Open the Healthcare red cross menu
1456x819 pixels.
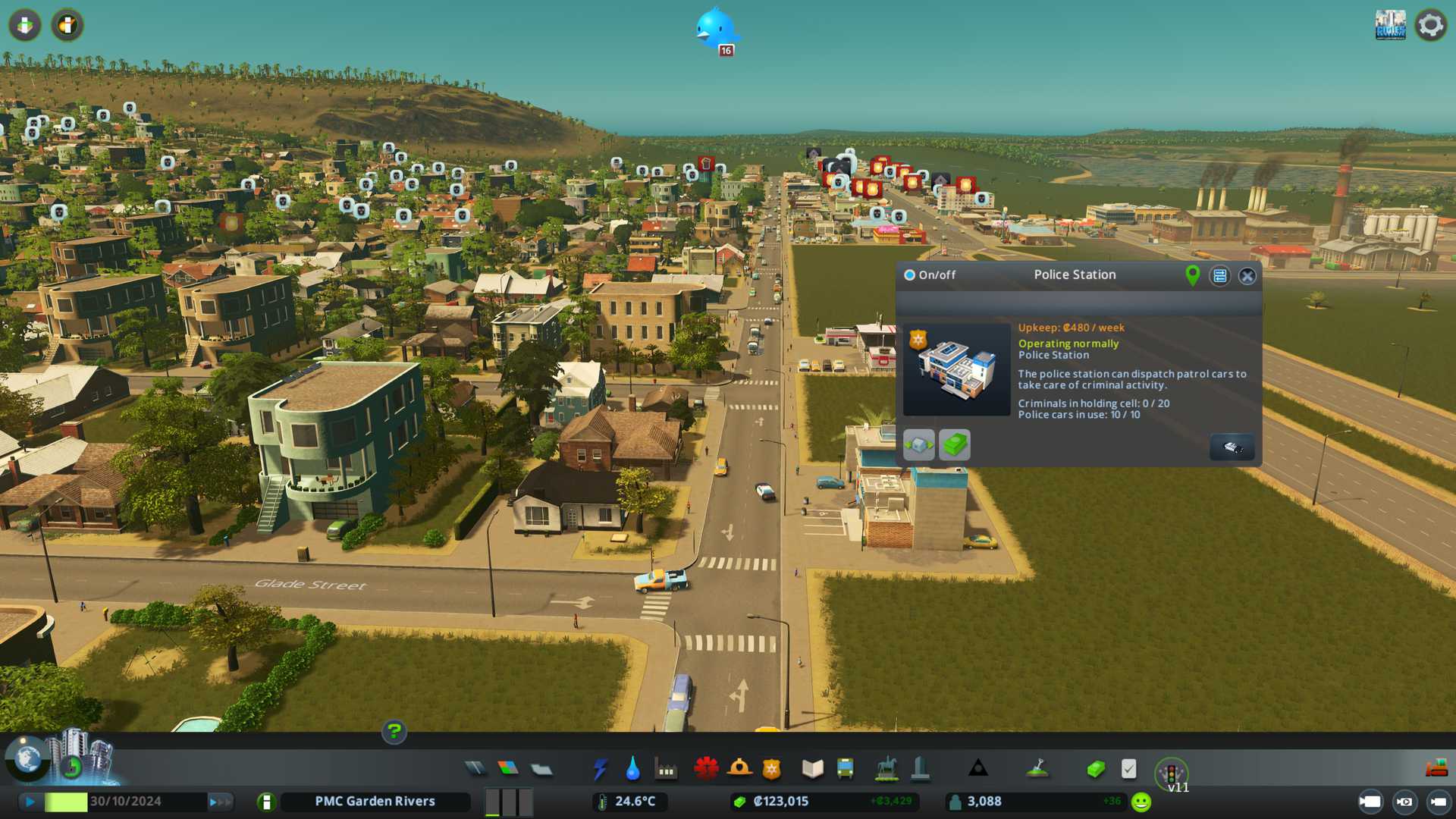706,770
